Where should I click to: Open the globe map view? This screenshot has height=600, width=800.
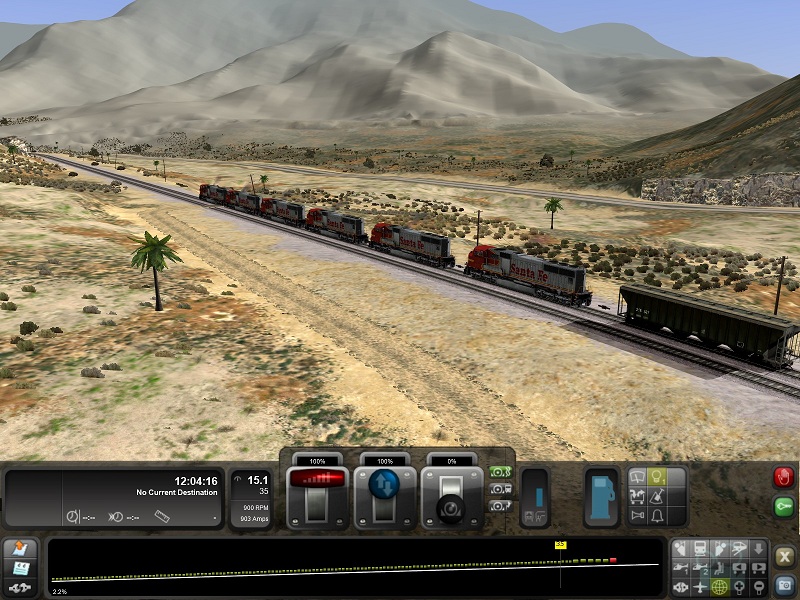coord(719,586)
